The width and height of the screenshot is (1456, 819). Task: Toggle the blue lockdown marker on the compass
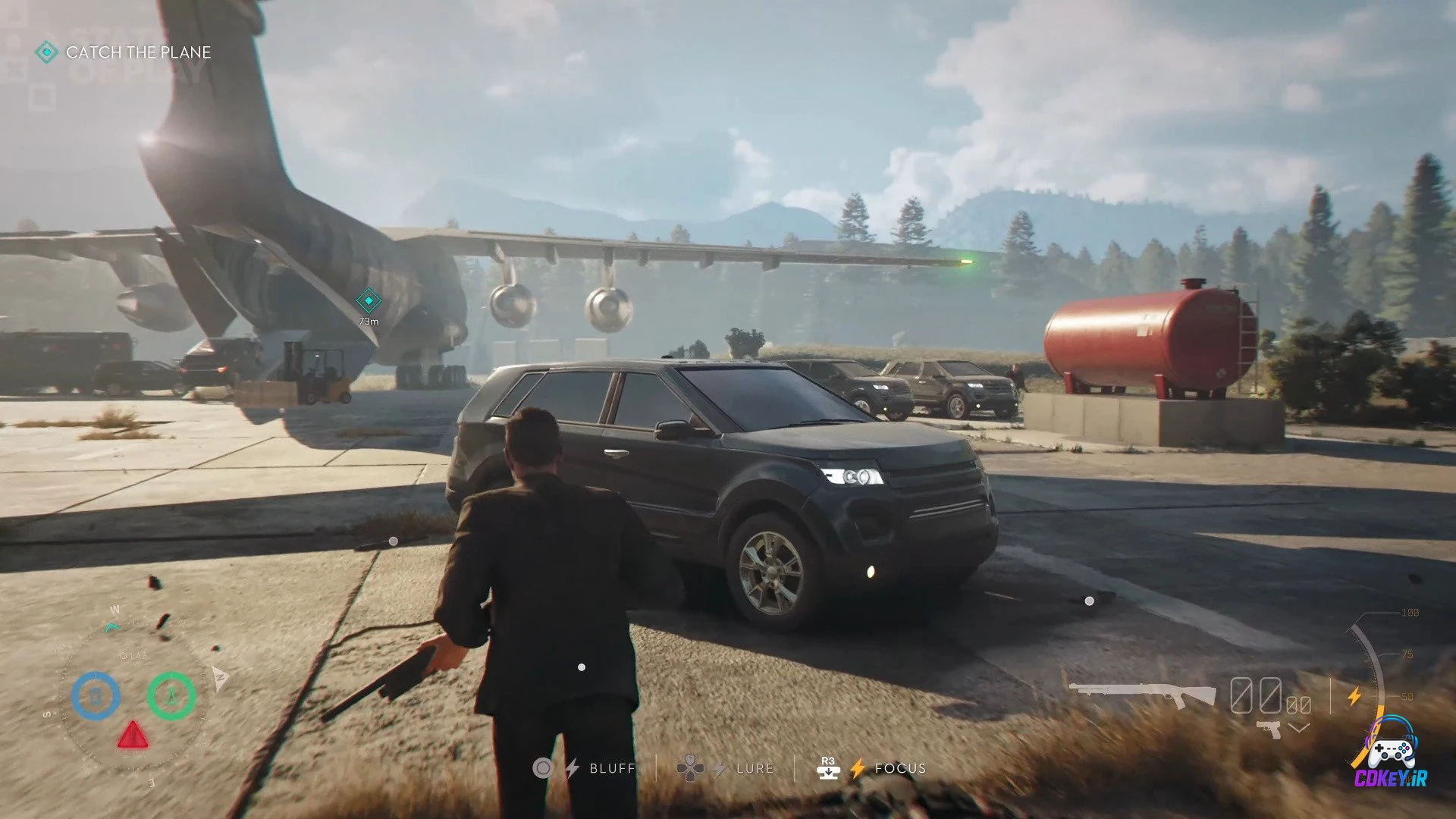coord(96,695)
